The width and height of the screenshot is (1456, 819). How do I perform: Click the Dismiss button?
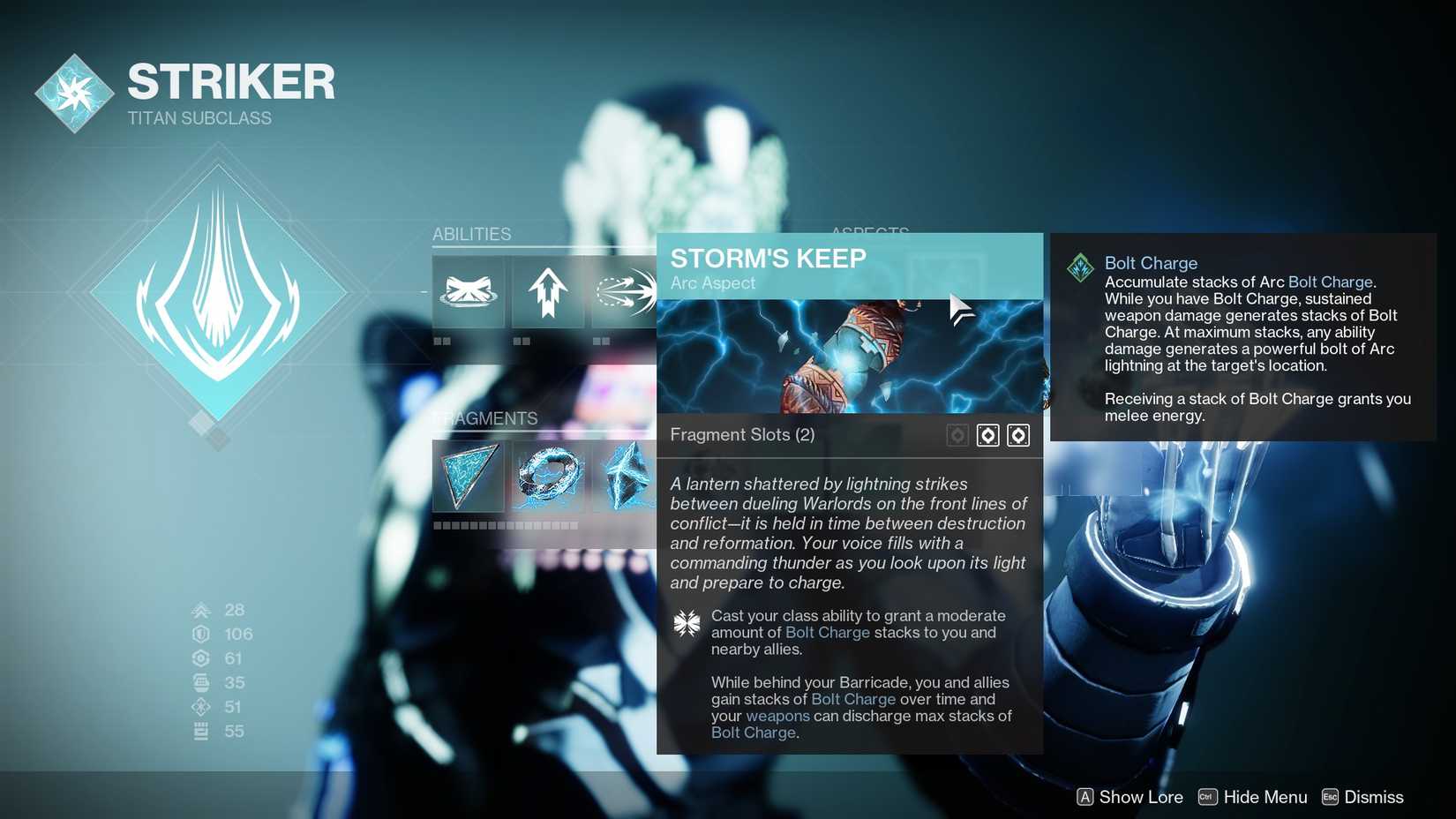1376,797
